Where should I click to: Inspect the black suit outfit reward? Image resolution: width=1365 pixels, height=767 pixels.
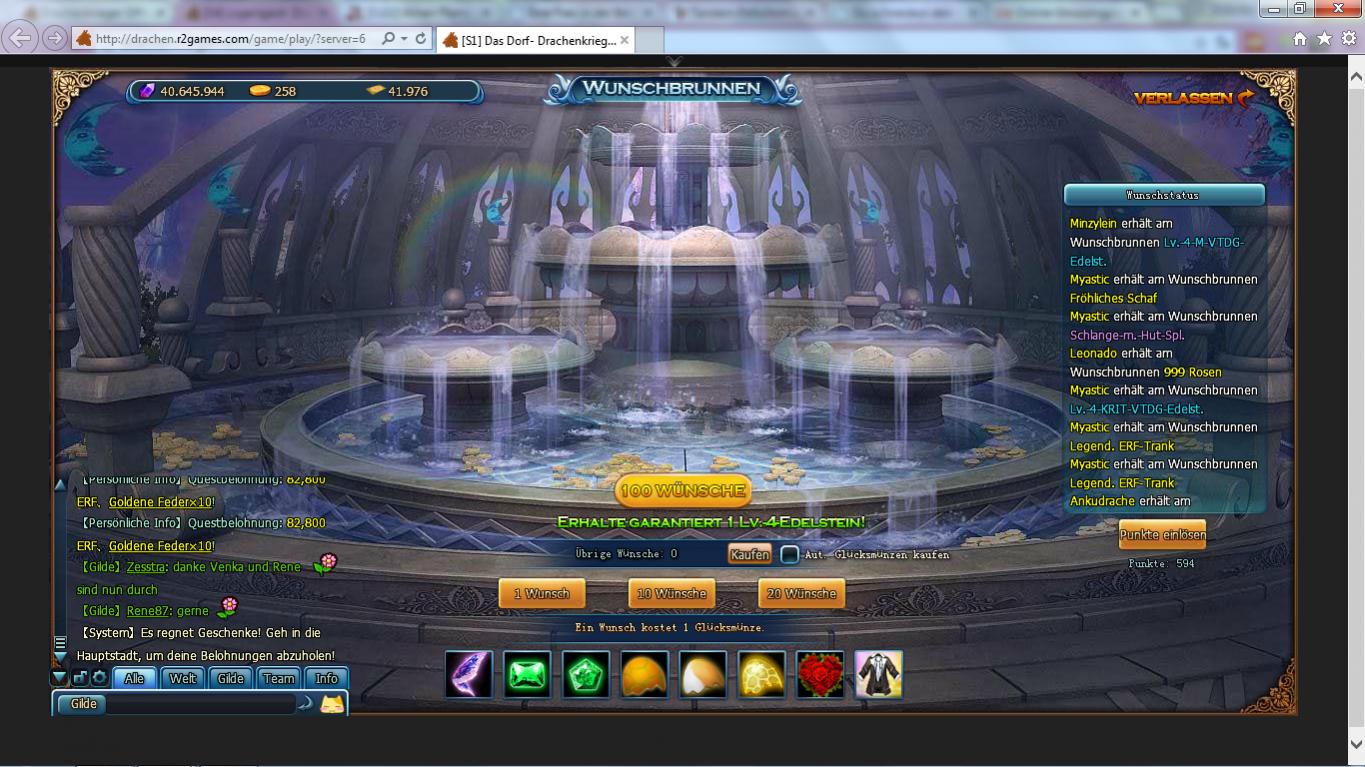tap(879, 674)
